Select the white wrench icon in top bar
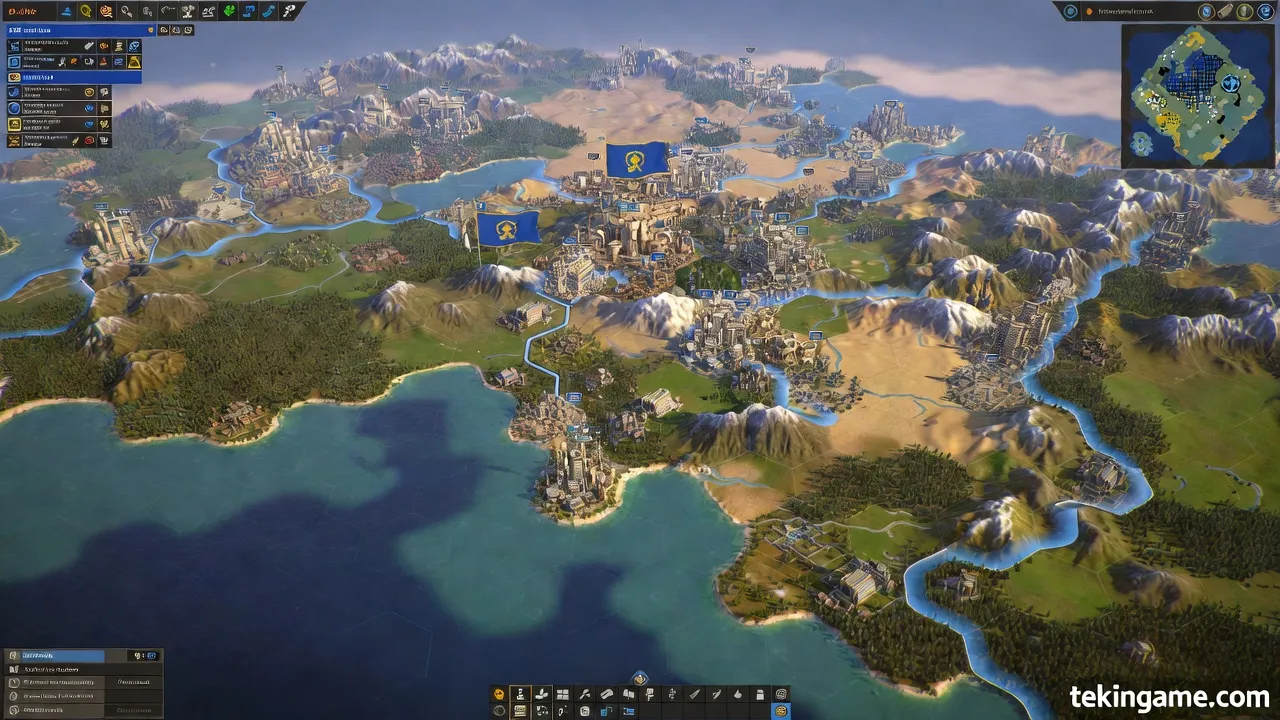Image resolution: width=1280 pixels, height=720 pixels. [x=289, y=11]
